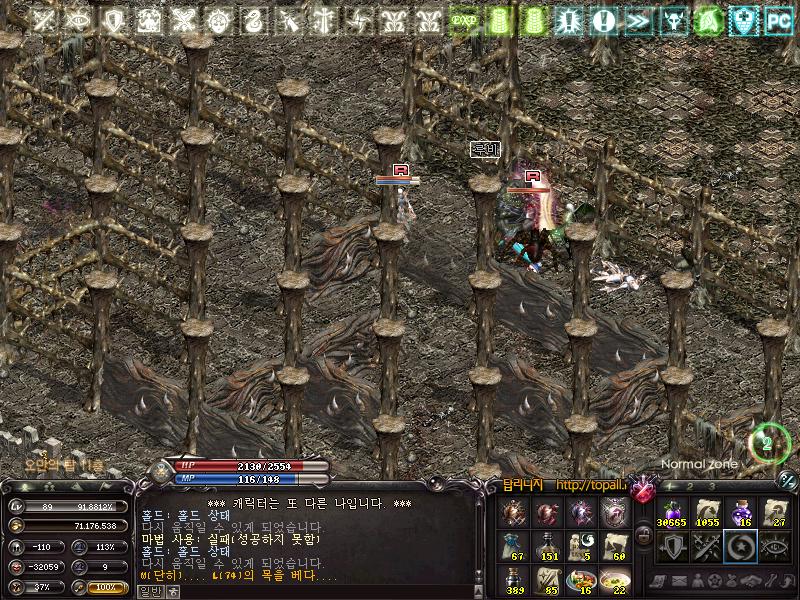Use the black bottle stacked at 389
800x600 pixels.
[513, 580]
